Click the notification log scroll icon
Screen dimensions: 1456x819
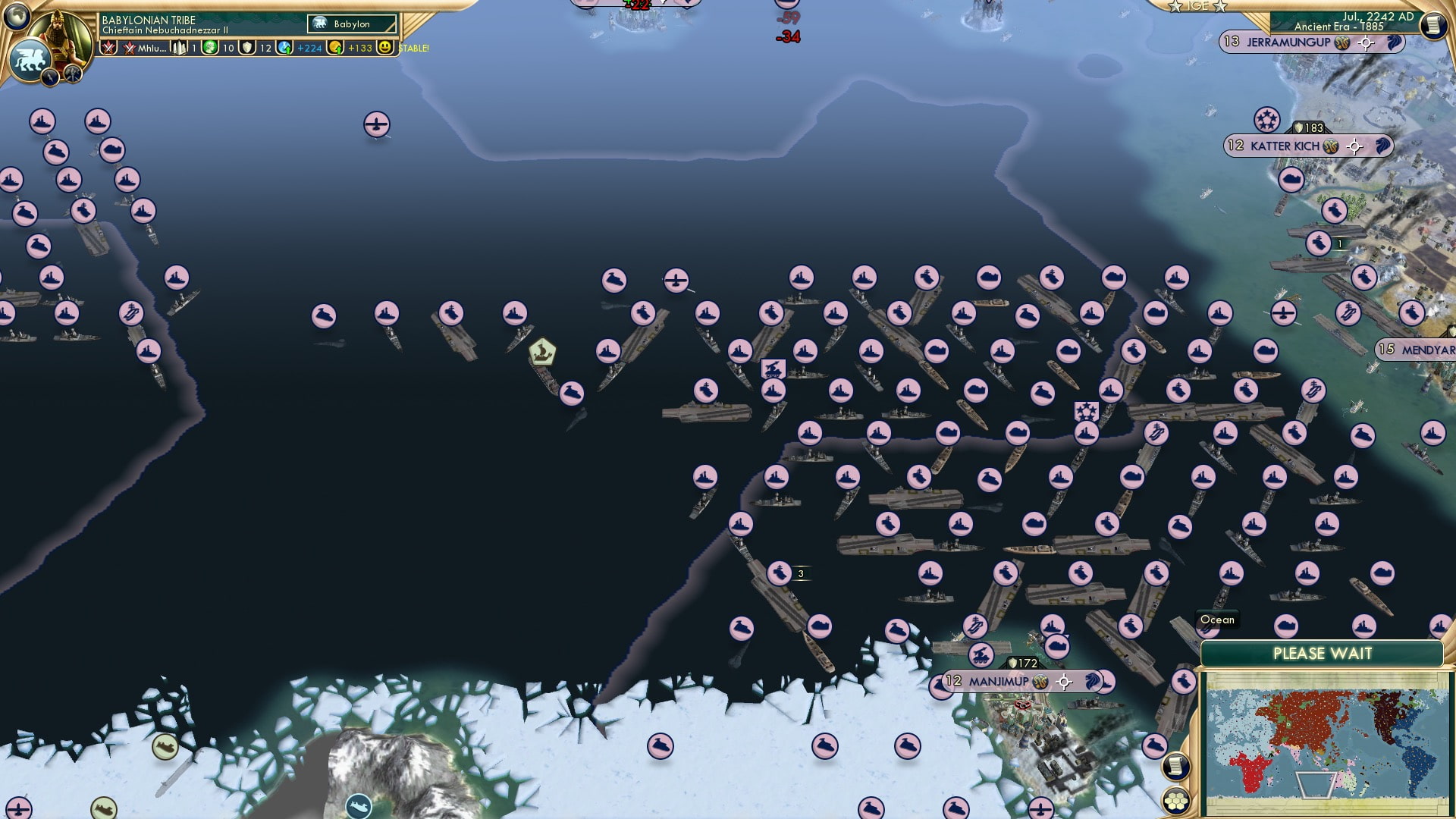pos(1175,766)
